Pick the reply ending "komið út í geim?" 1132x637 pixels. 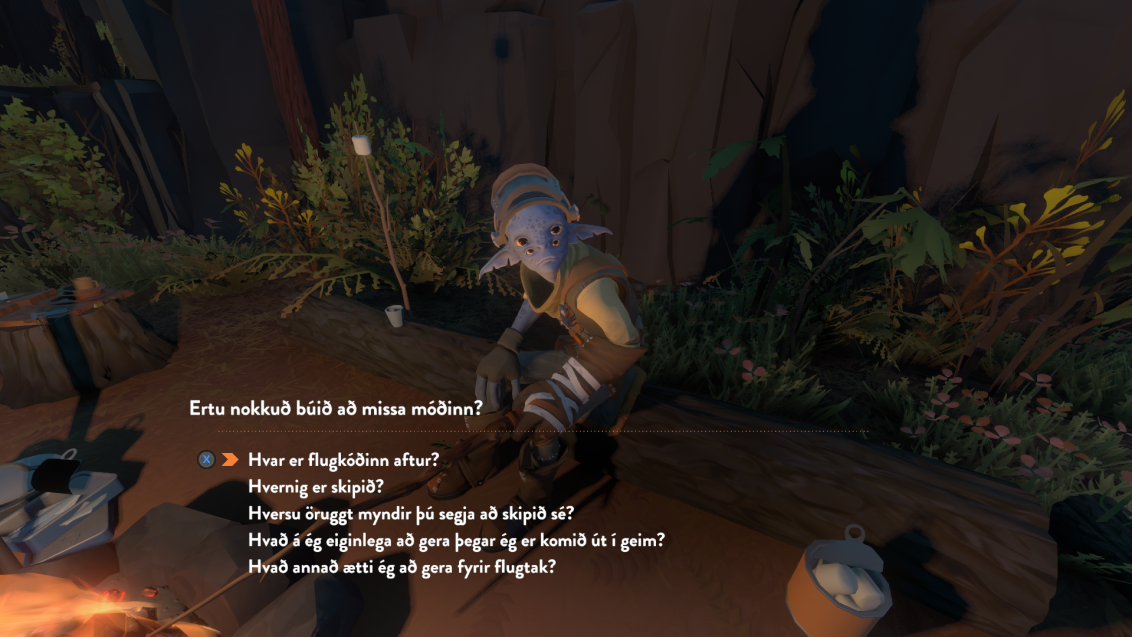(457, 541)
